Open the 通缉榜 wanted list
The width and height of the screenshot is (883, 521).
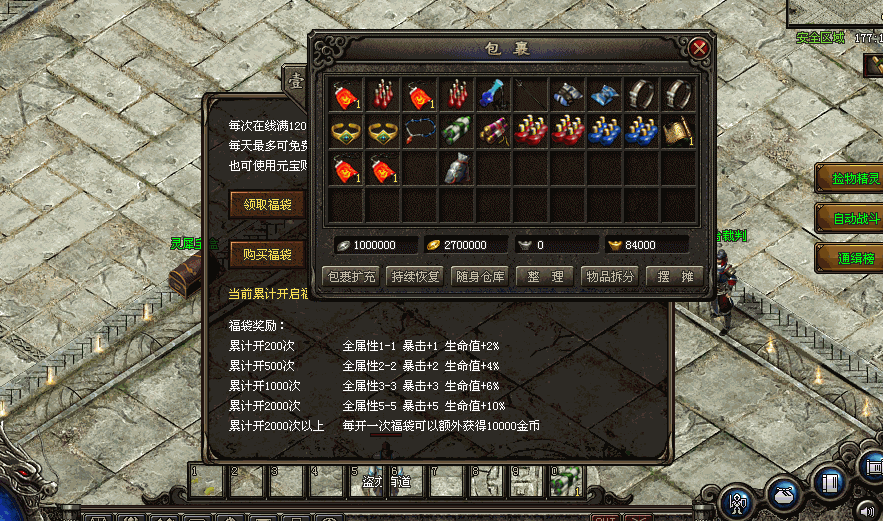[849, 256]
